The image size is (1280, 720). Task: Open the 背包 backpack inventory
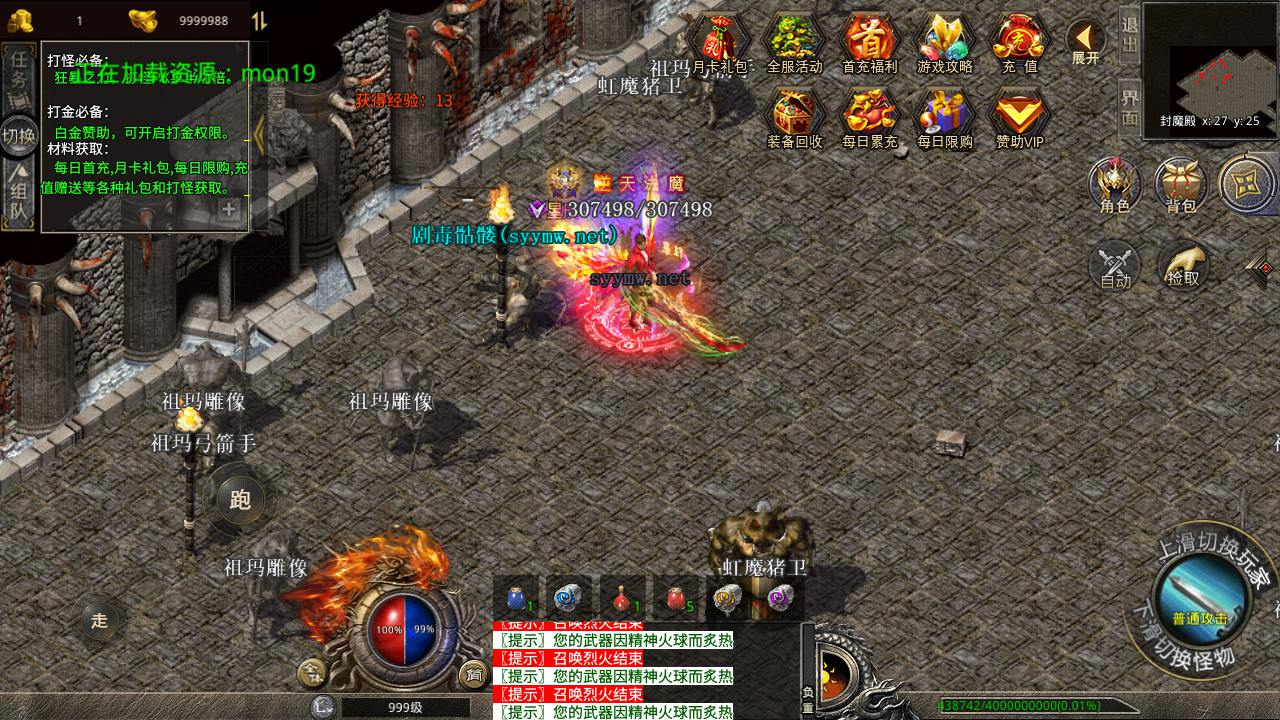(x=1181, y=184)
